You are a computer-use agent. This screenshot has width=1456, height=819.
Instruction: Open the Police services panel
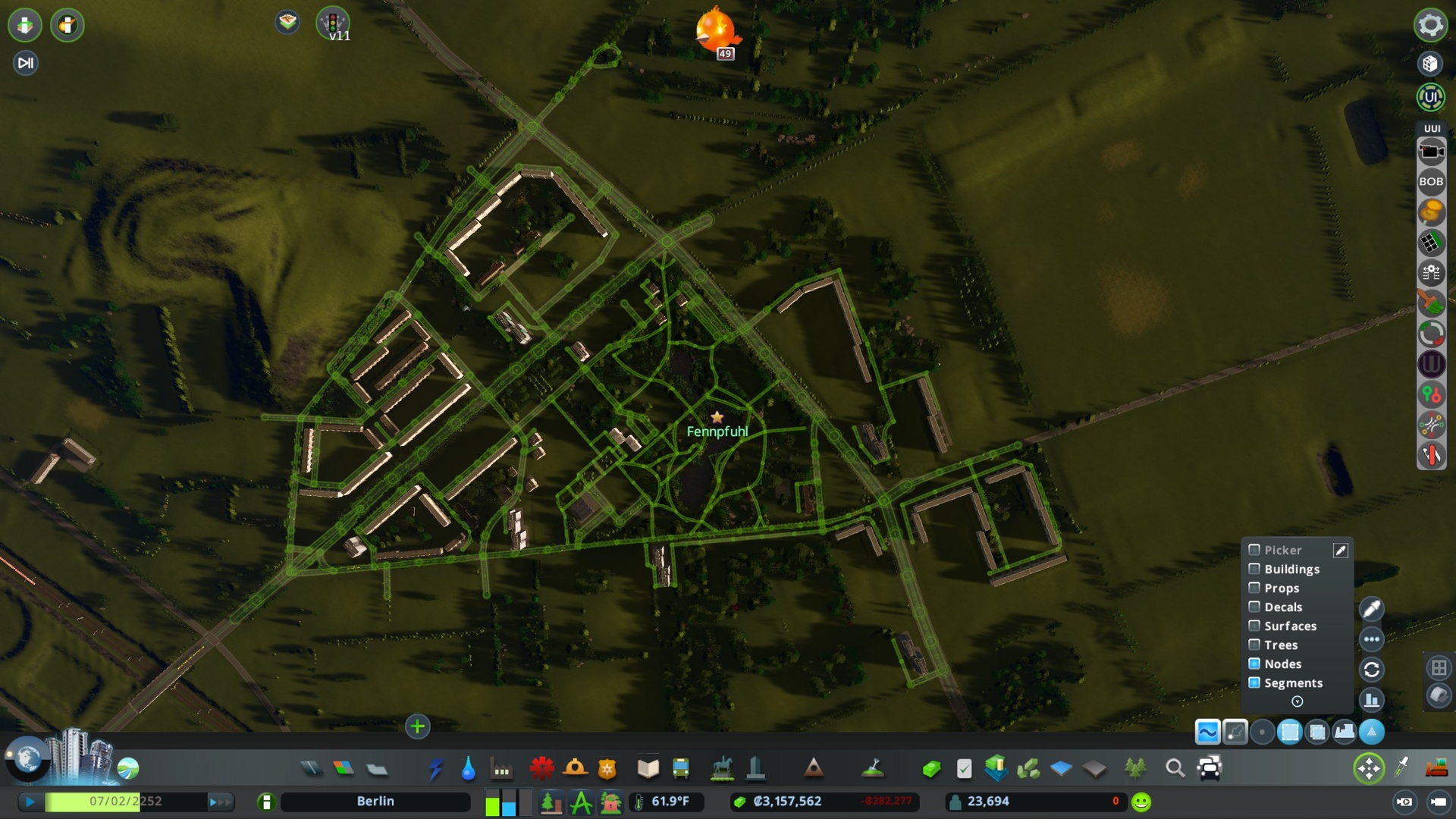coord(607,768)
